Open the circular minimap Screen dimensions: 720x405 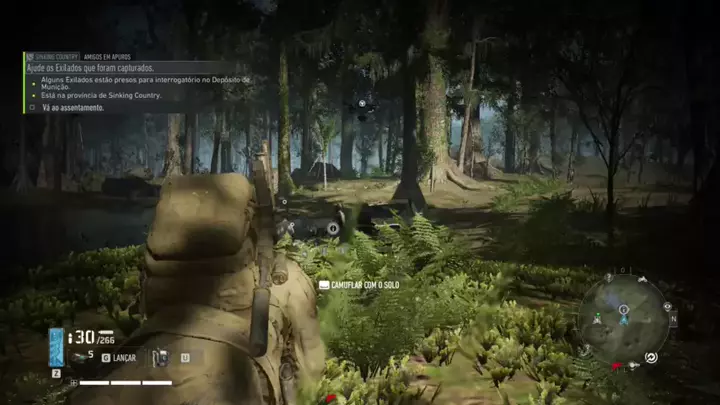(x=622, y=319)
